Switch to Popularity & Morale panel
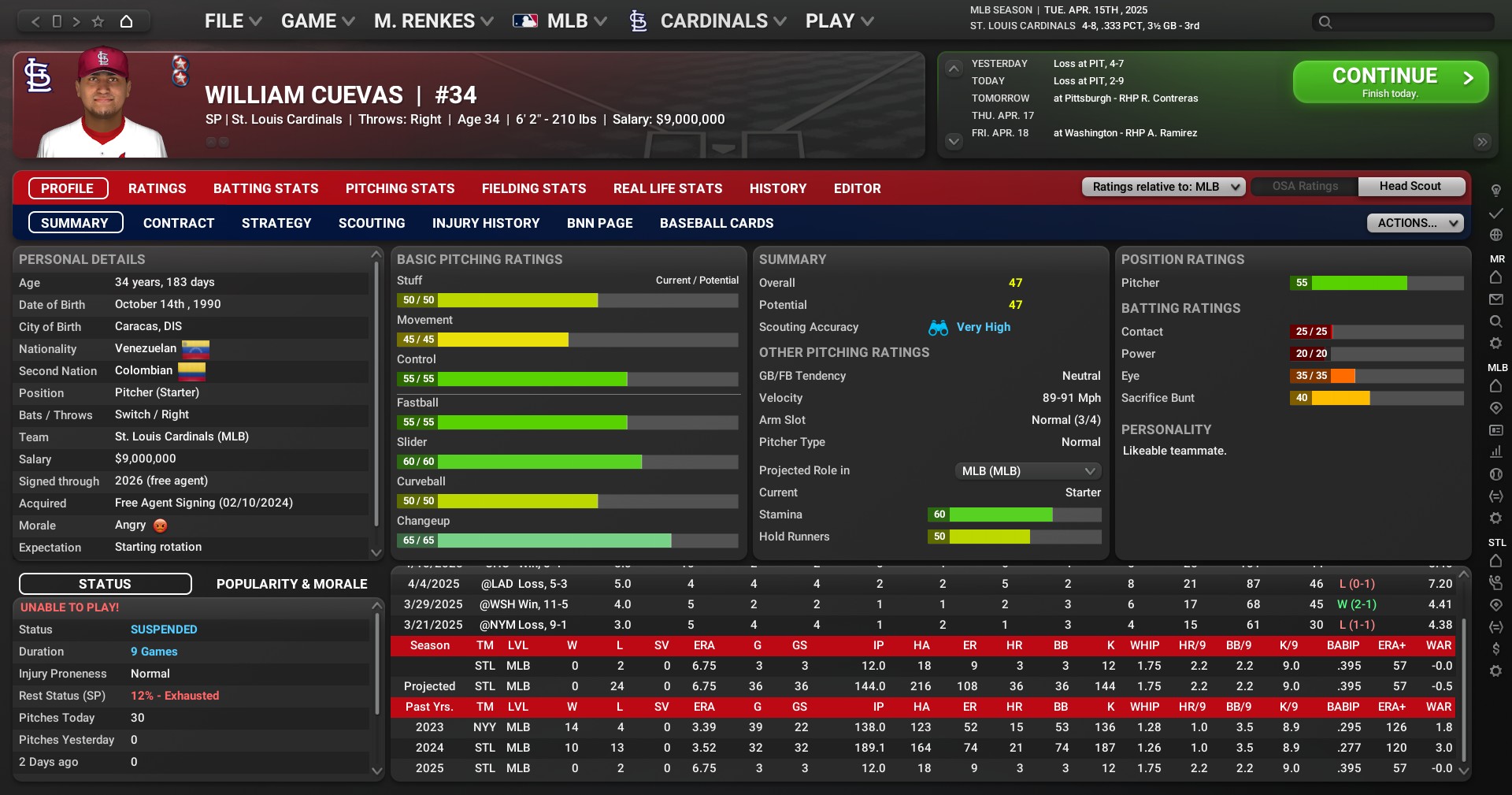The image size is (1512, 795). [291, 584]
